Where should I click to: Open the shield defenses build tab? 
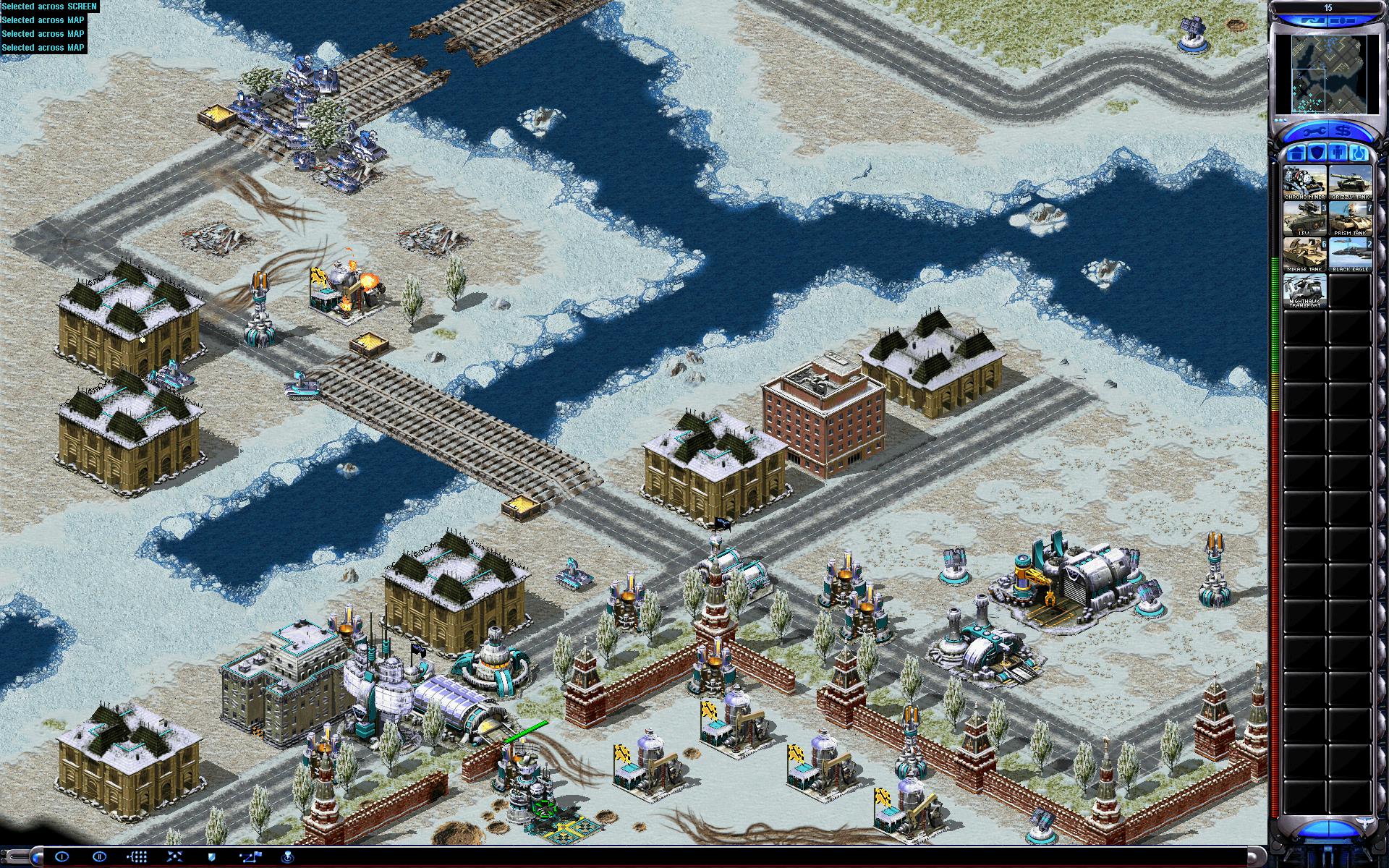pos(1317,153)
